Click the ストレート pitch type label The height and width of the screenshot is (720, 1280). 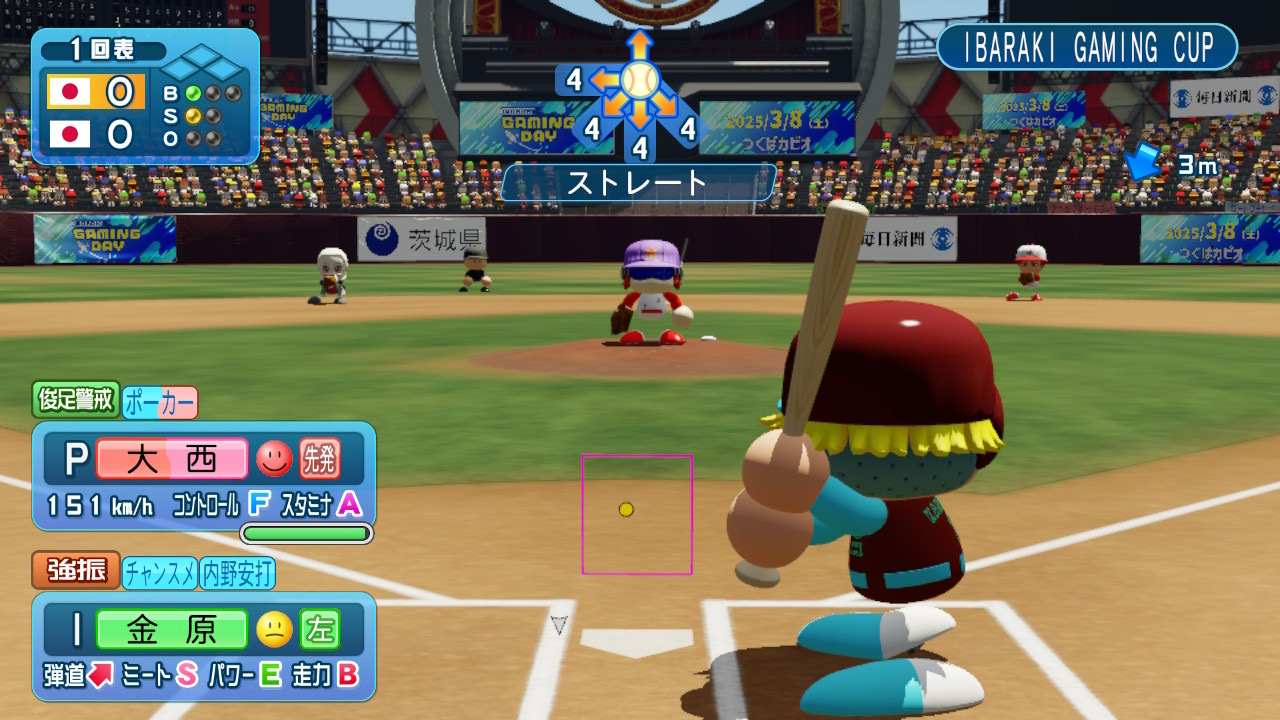tap(638, 183)
